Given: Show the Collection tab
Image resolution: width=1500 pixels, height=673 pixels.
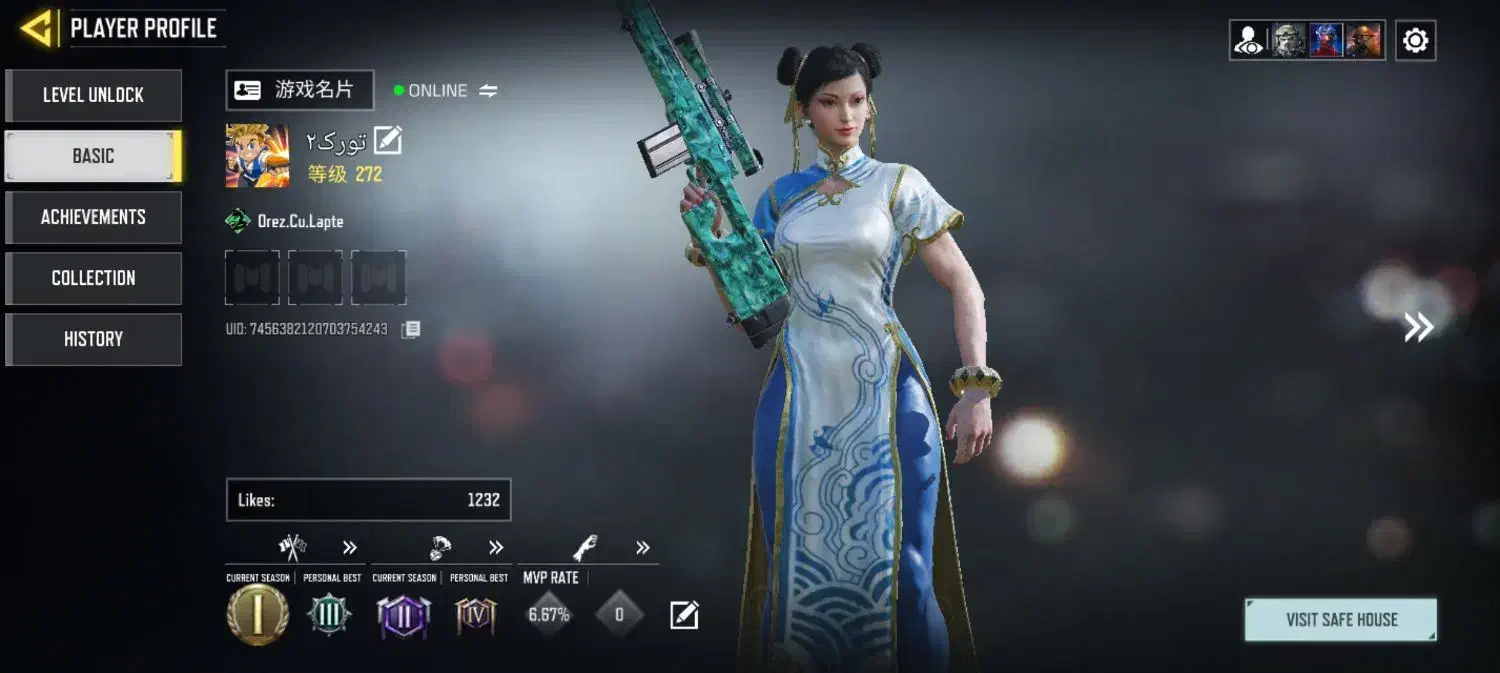Looking at the screenshot, I should point(93,278).
